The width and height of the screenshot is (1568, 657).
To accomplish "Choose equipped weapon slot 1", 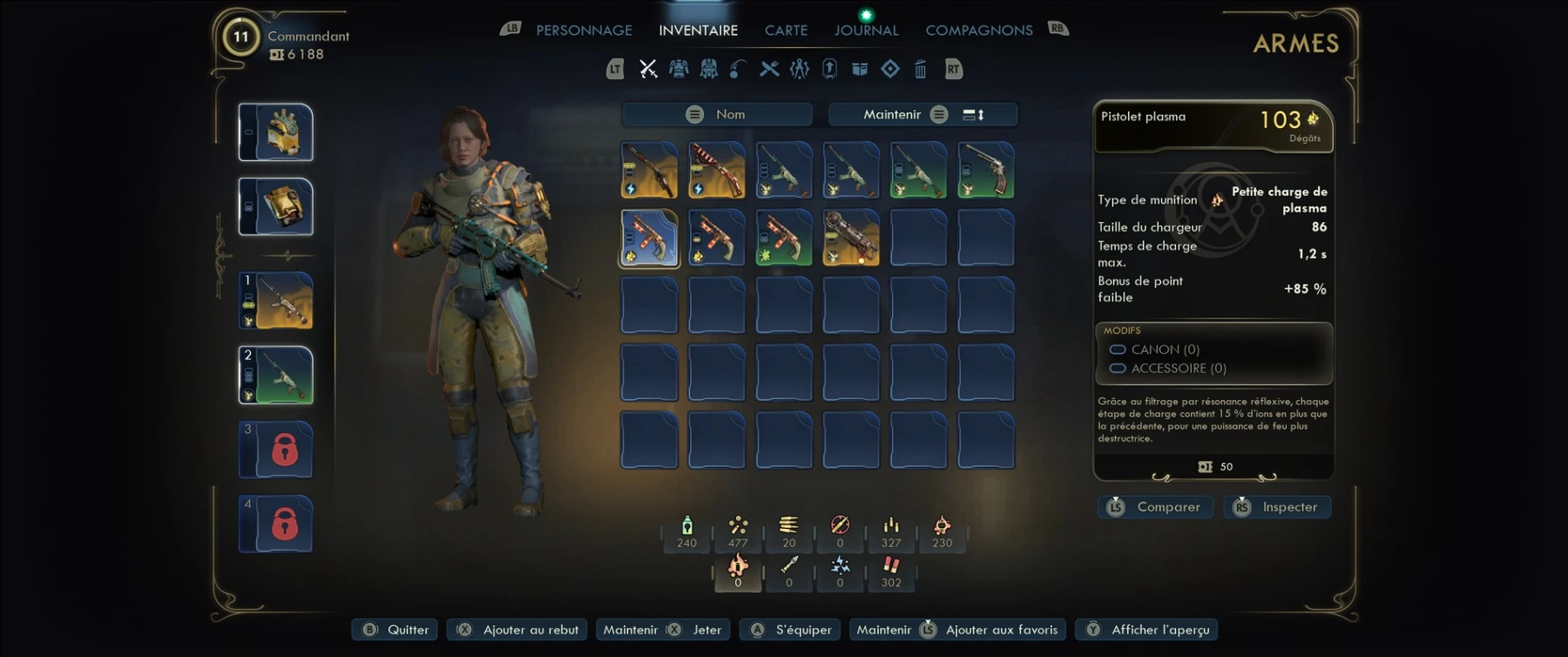I will [x=276, y=301].
